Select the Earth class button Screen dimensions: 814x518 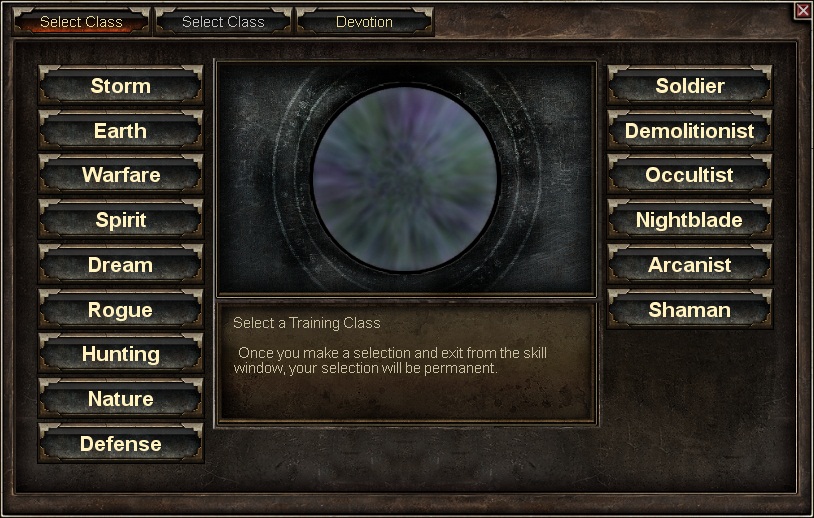[x=120, y=131]
